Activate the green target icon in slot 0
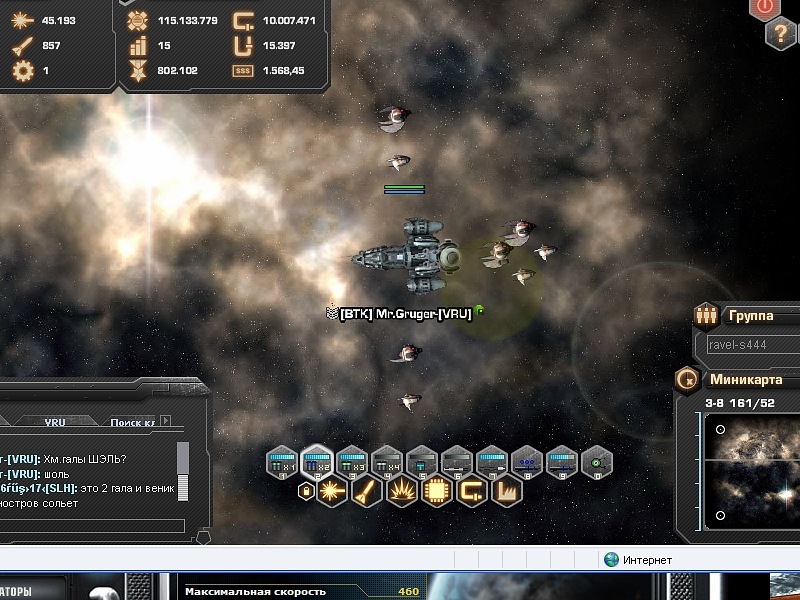This screenshot has height=600, width=800. click(597, 463)
